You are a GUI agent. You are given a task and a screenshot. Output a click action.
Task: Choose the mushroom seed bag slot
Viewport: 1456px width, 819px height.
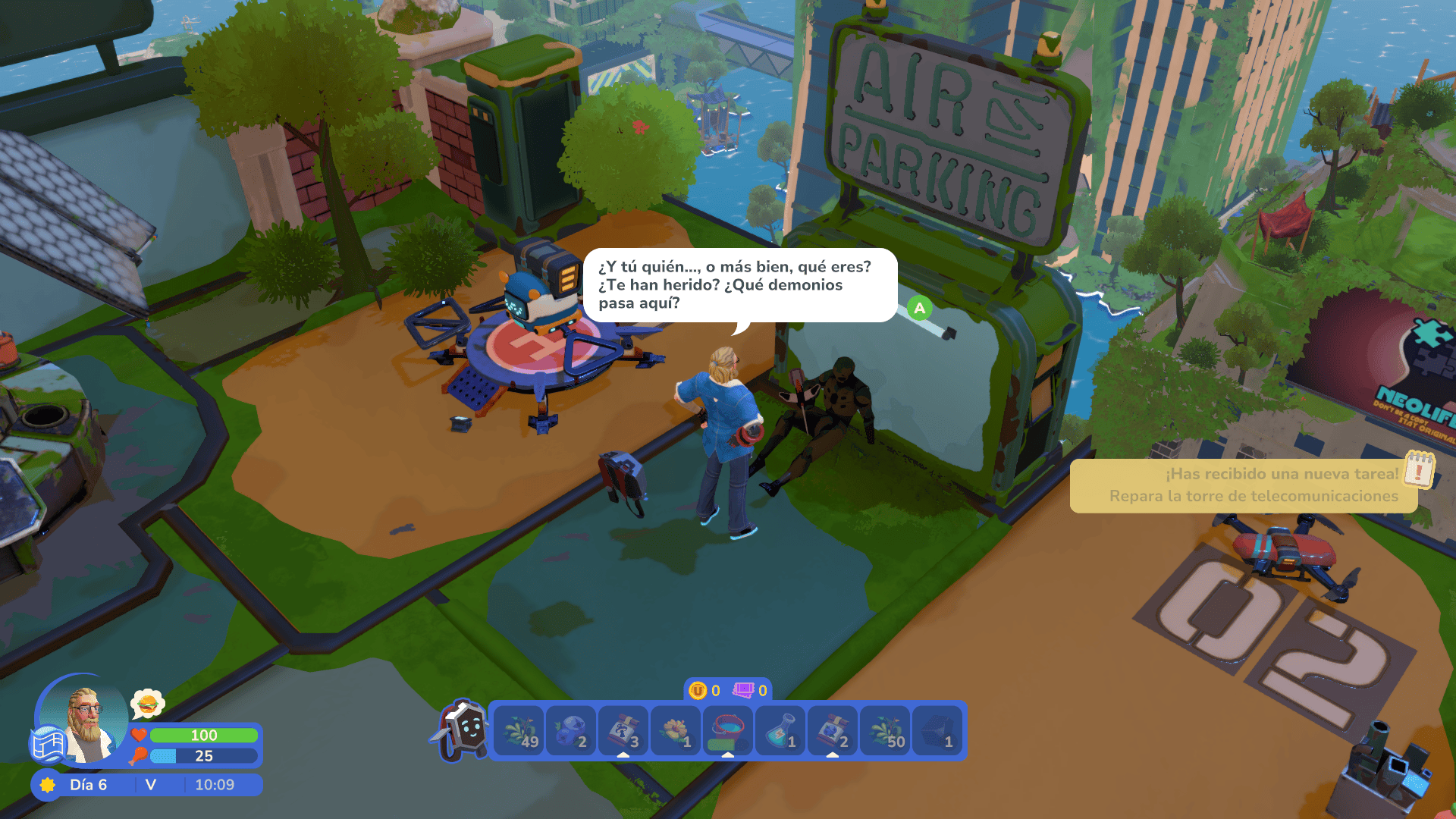[x=623, y=731]
